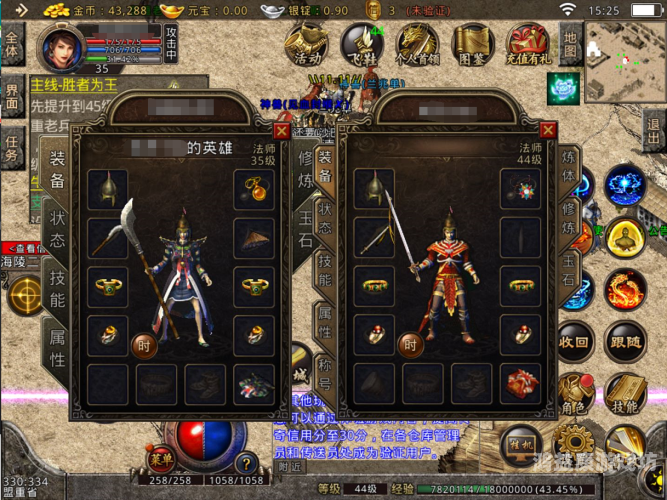Switch to the 任务 quest tab
This screenshot has height=500, width=667.
click(x=11, y=148)
